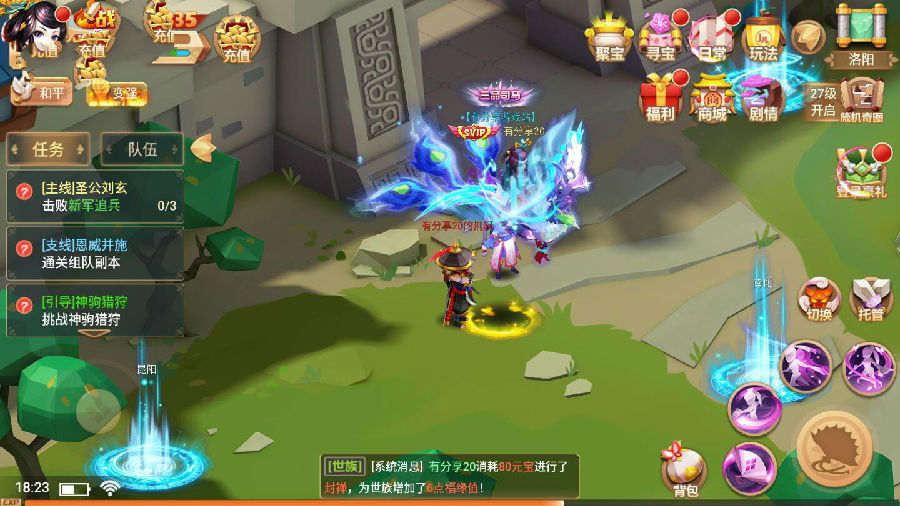Open the 福利 gift box rewards
Screen dimensions: 900x506
tap(659, 98)
